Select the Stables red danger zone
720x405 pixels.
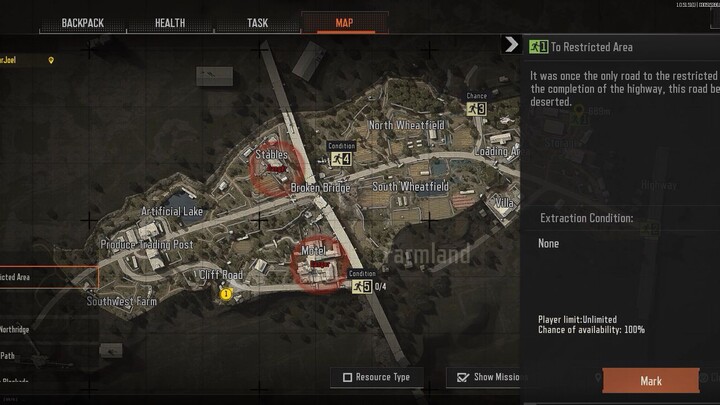point(271,167)
